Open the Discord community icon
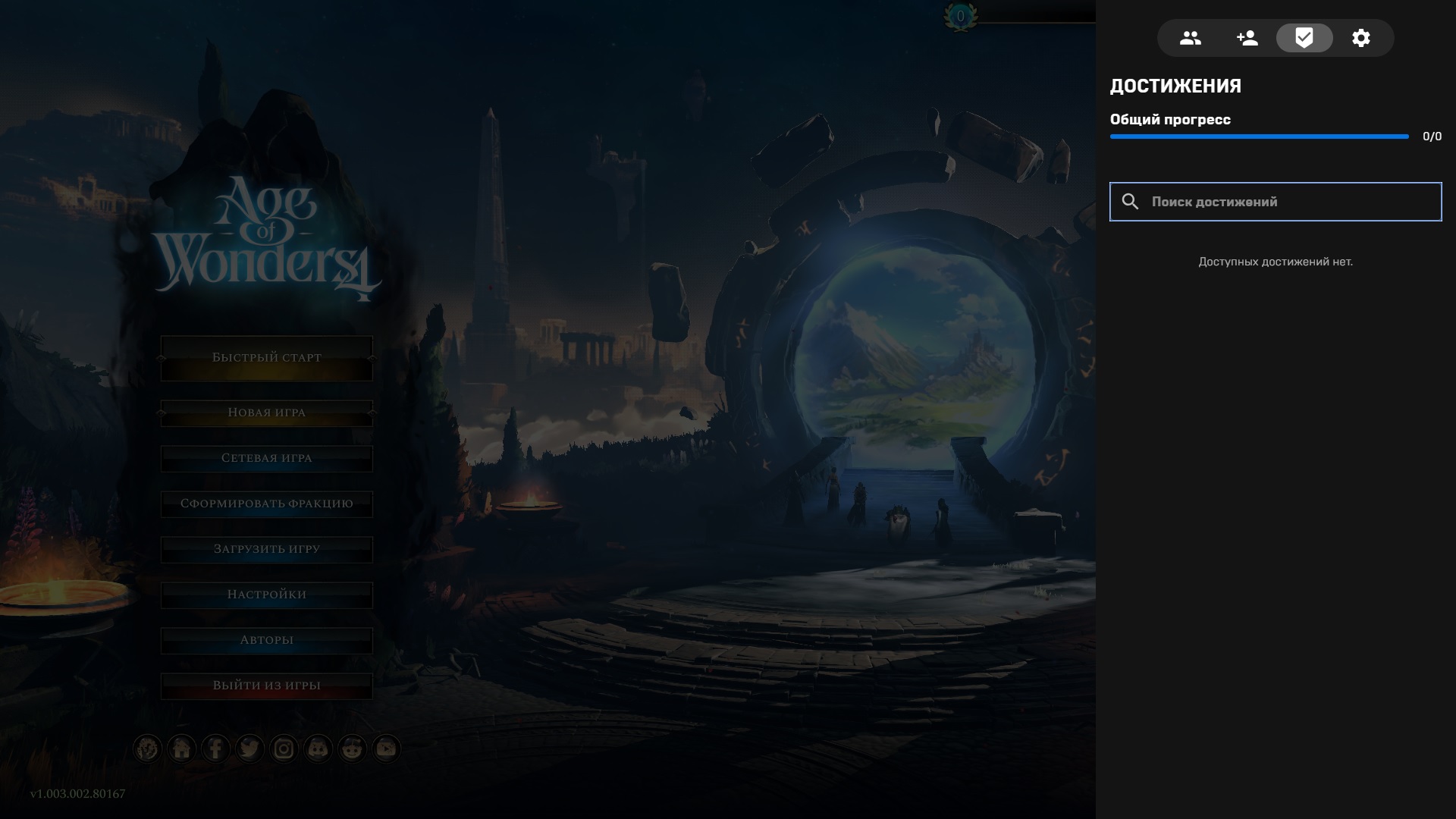Screen dimensions: 1456x819 pyautogui.click(x=318, y=748)
